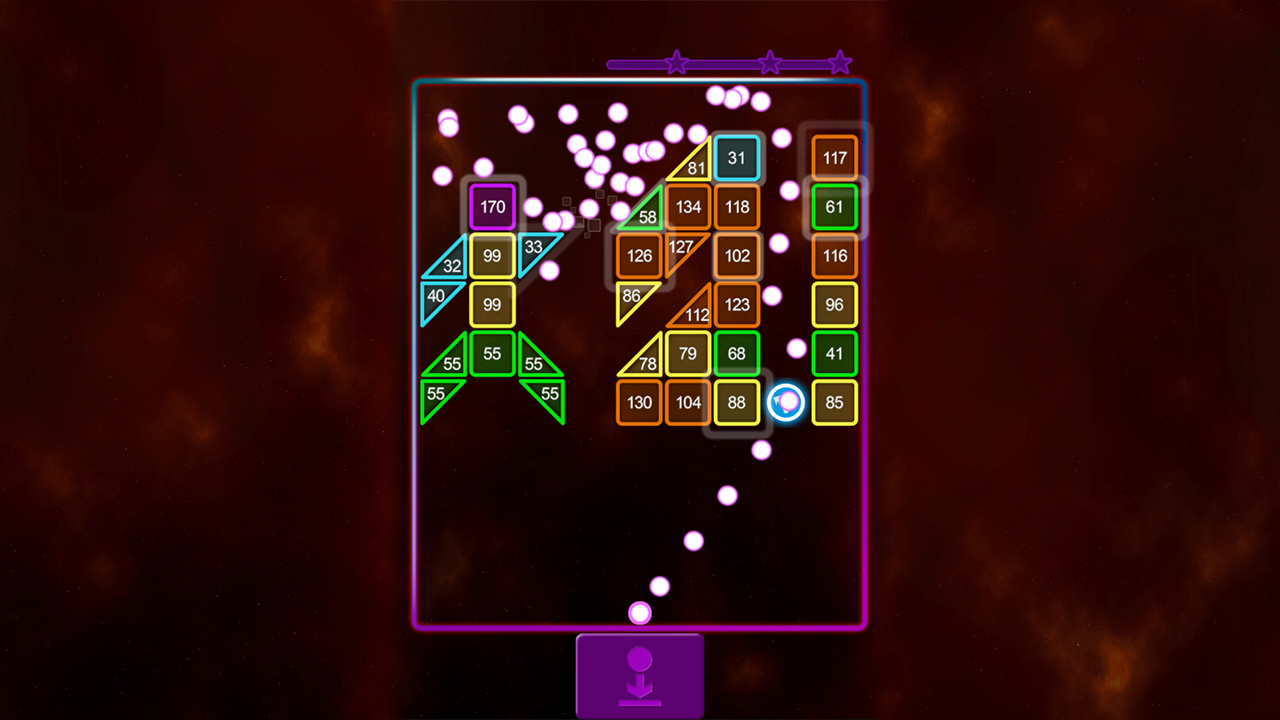The width and height of the screenshot is (1280, 720).
Task: Click the green 68 brick
Action: coord(737,354)
